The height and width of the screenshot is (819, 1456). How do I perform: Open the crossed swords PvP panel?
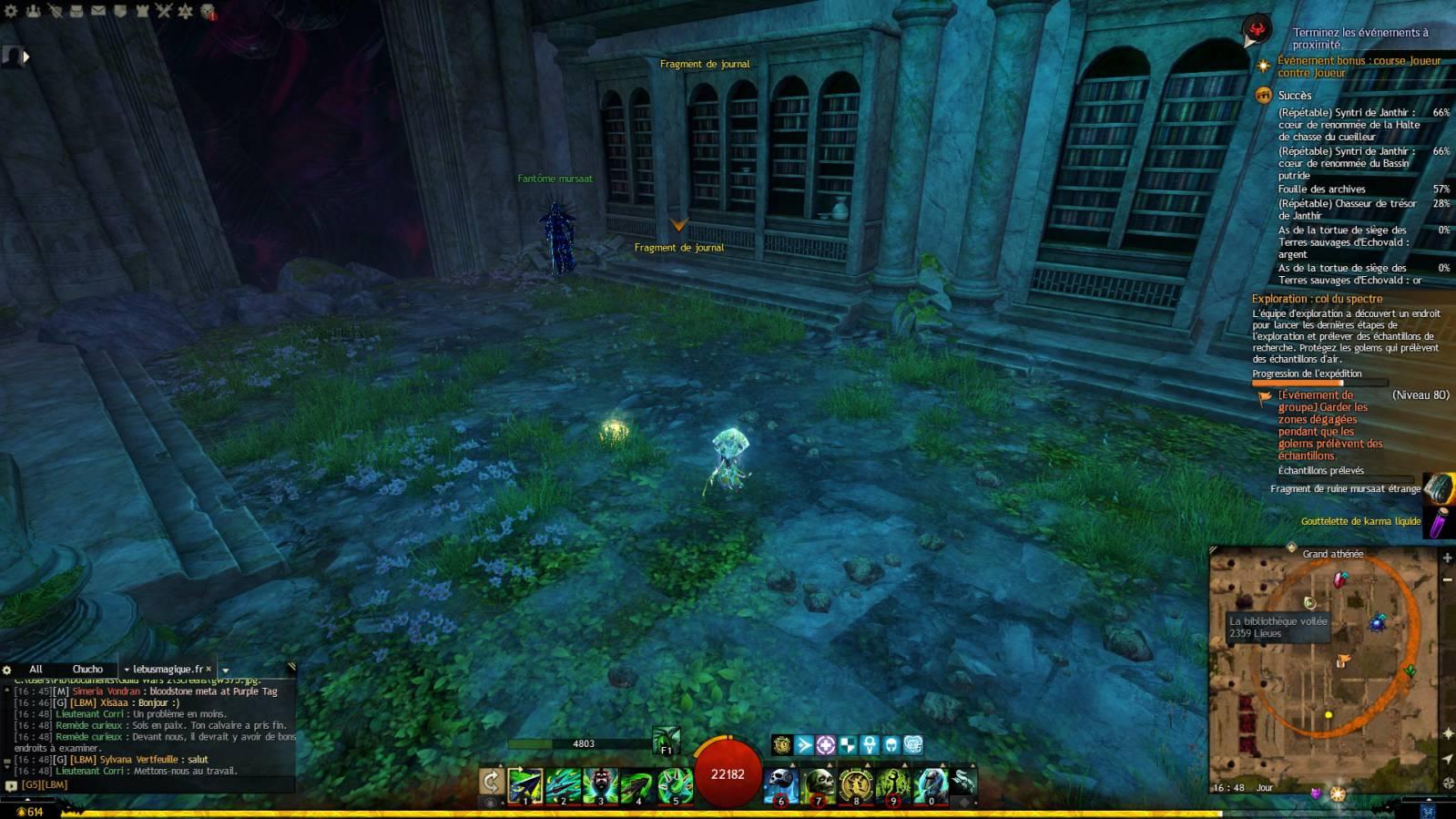click(164, 11)
